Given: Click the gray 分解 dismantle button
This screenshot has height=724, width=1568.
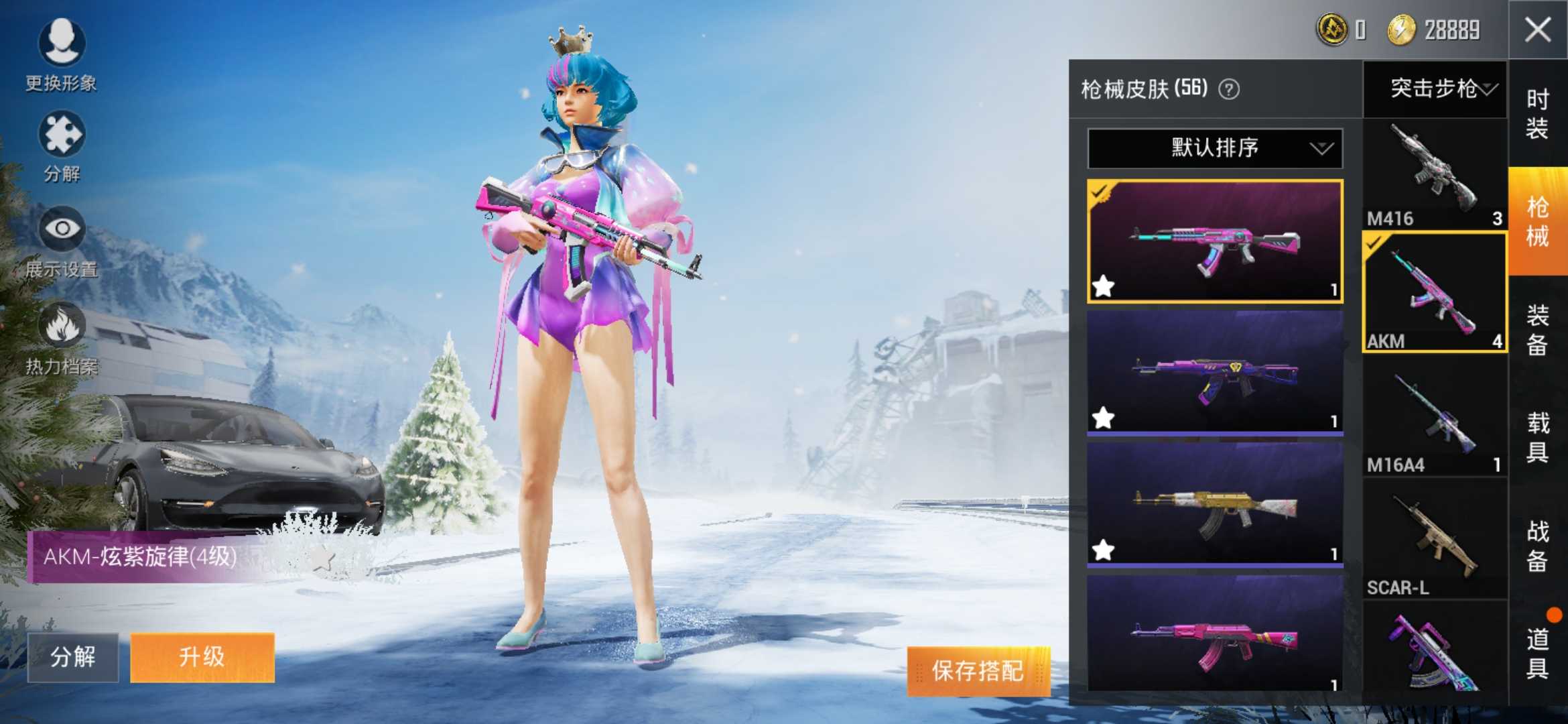Looking at the screenshot, I should (73, 657).
